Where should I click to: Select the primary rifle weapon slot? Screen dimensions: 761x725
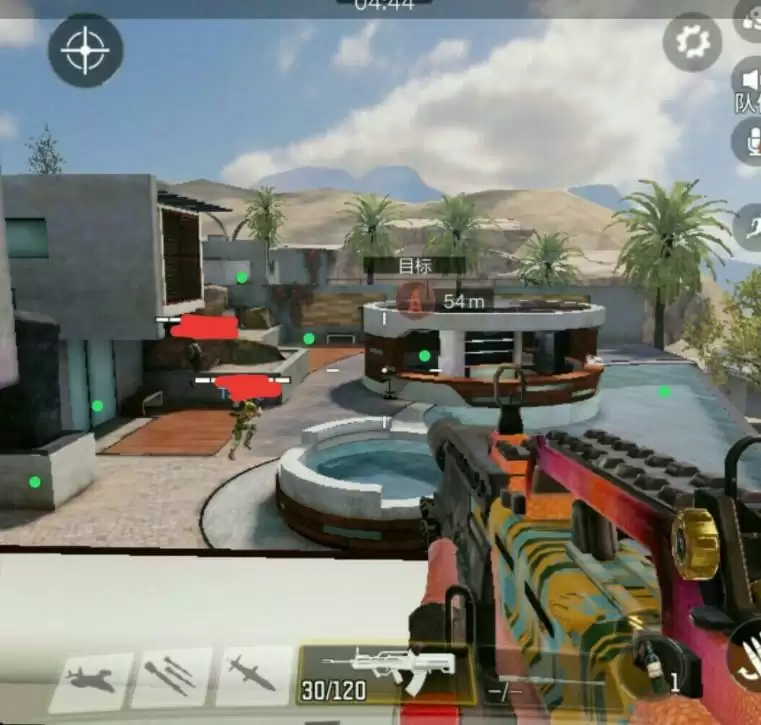pos(386,673)
